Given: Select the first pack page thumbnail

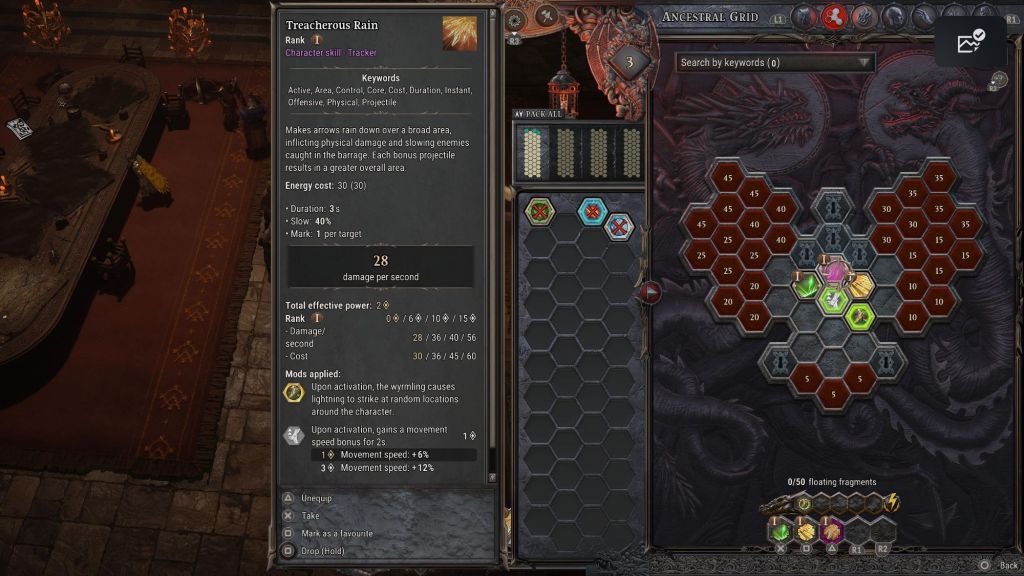Looking at the screenshot, I should pyautogui.click(x=538, y=152).
